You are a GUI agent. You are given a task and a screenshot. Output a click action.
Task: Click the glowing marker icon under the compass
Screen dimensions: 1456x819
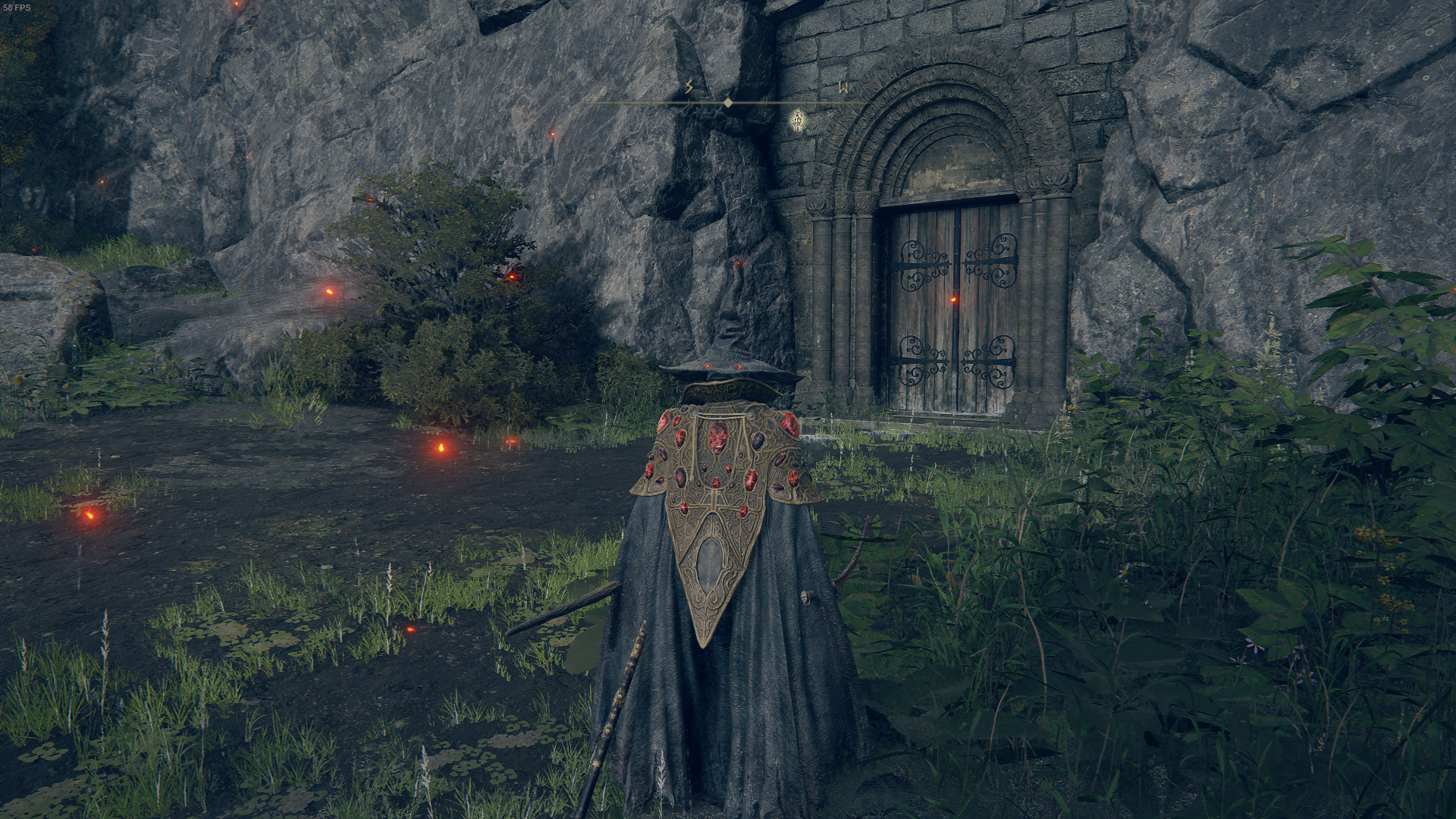click(798, 120)
